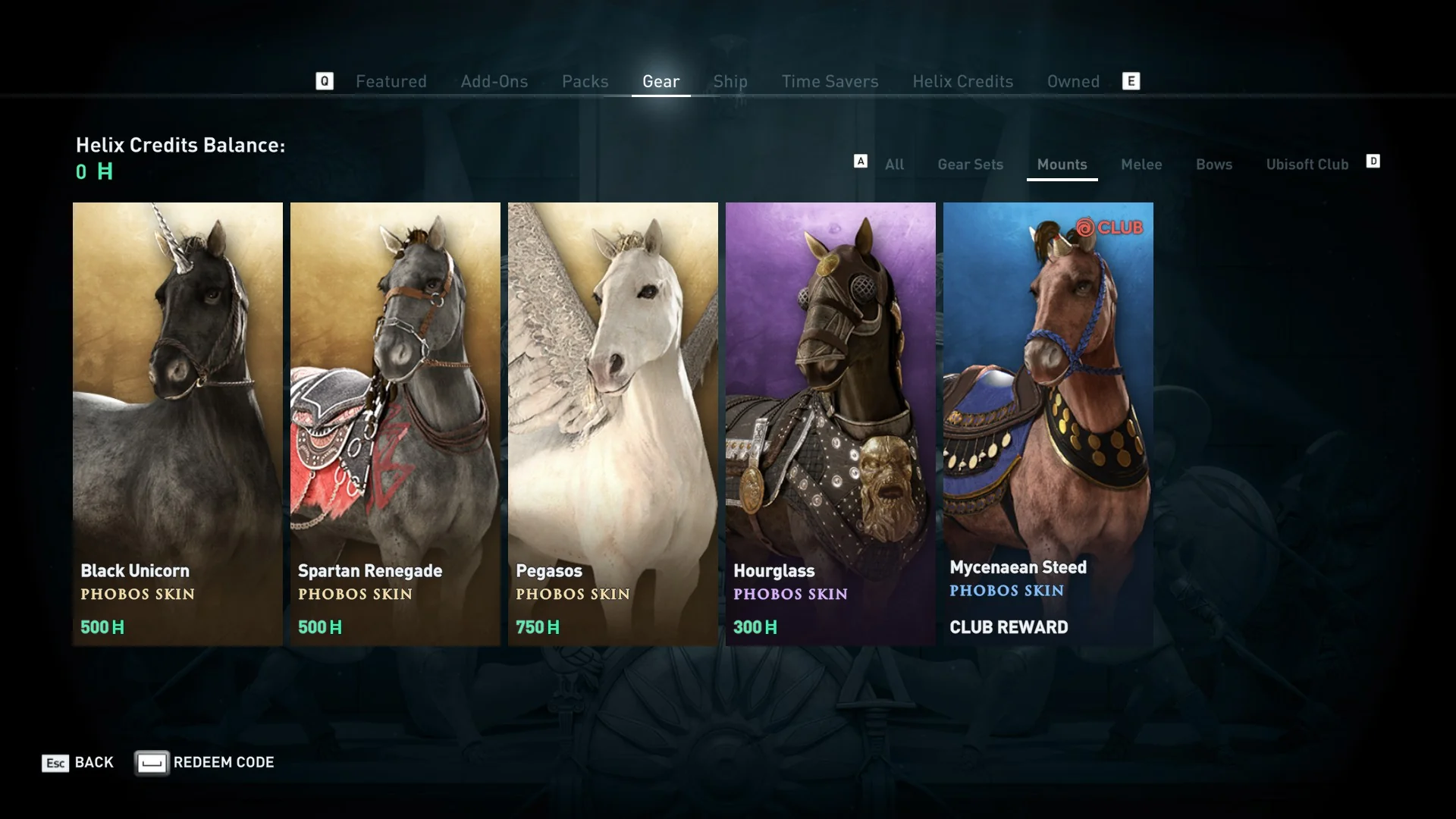Switch to the Ship store tab
Viewport: 1456px width, 819px height.
pyautogui.click(x=730, y=81)
